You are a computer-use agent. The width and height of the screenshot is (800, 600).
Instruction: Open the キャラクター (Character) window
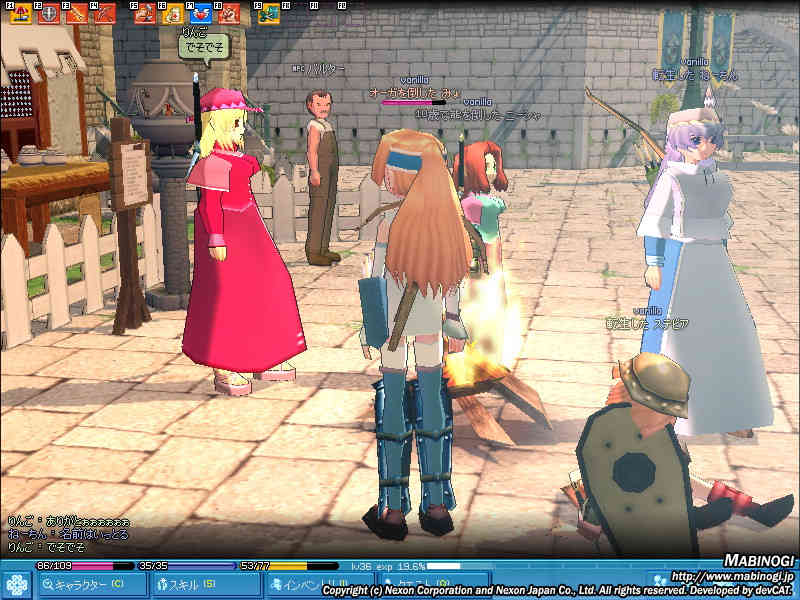88,584
